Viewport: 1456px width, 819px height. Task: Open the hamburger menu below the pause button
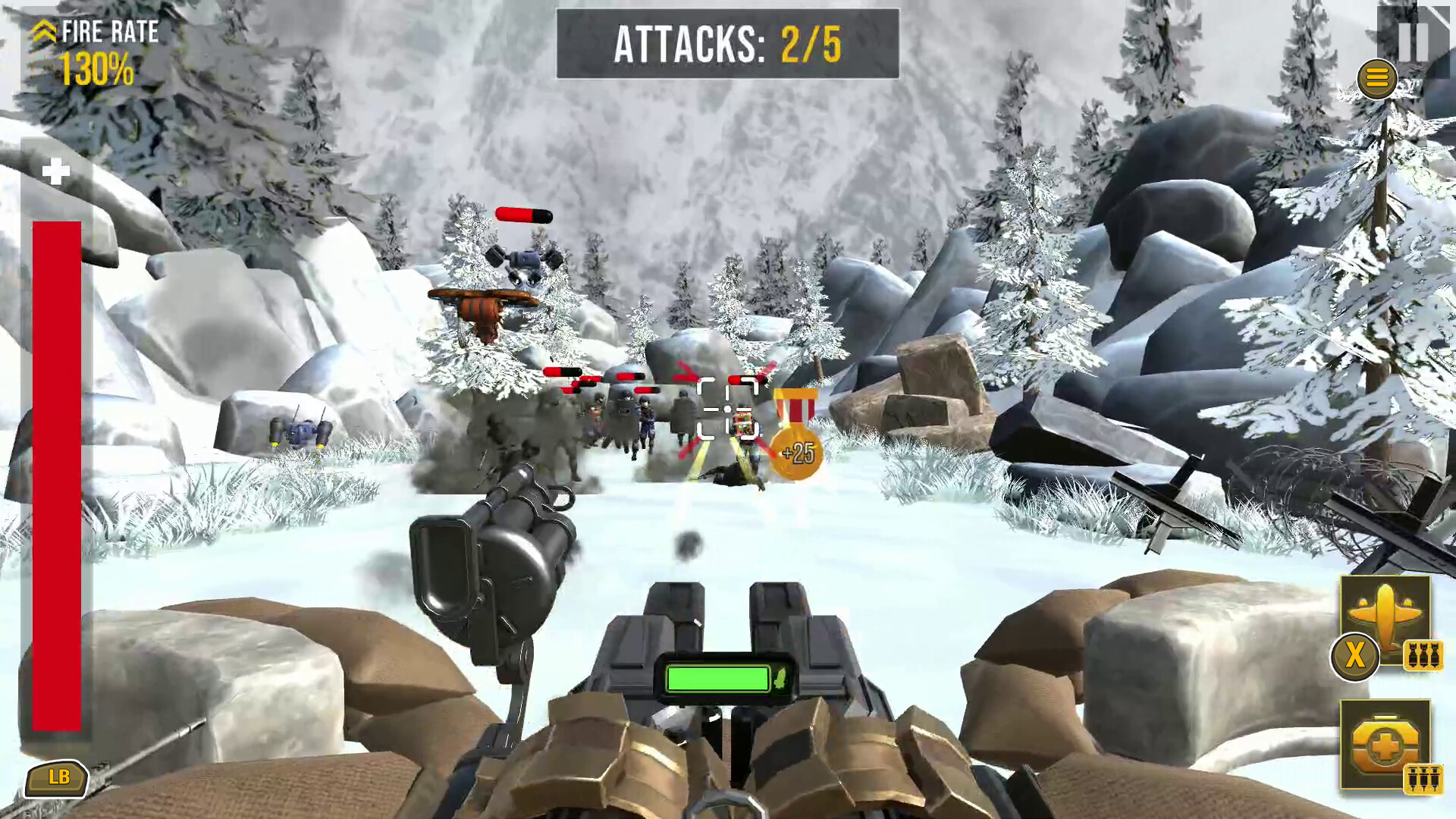[1378, 78]
